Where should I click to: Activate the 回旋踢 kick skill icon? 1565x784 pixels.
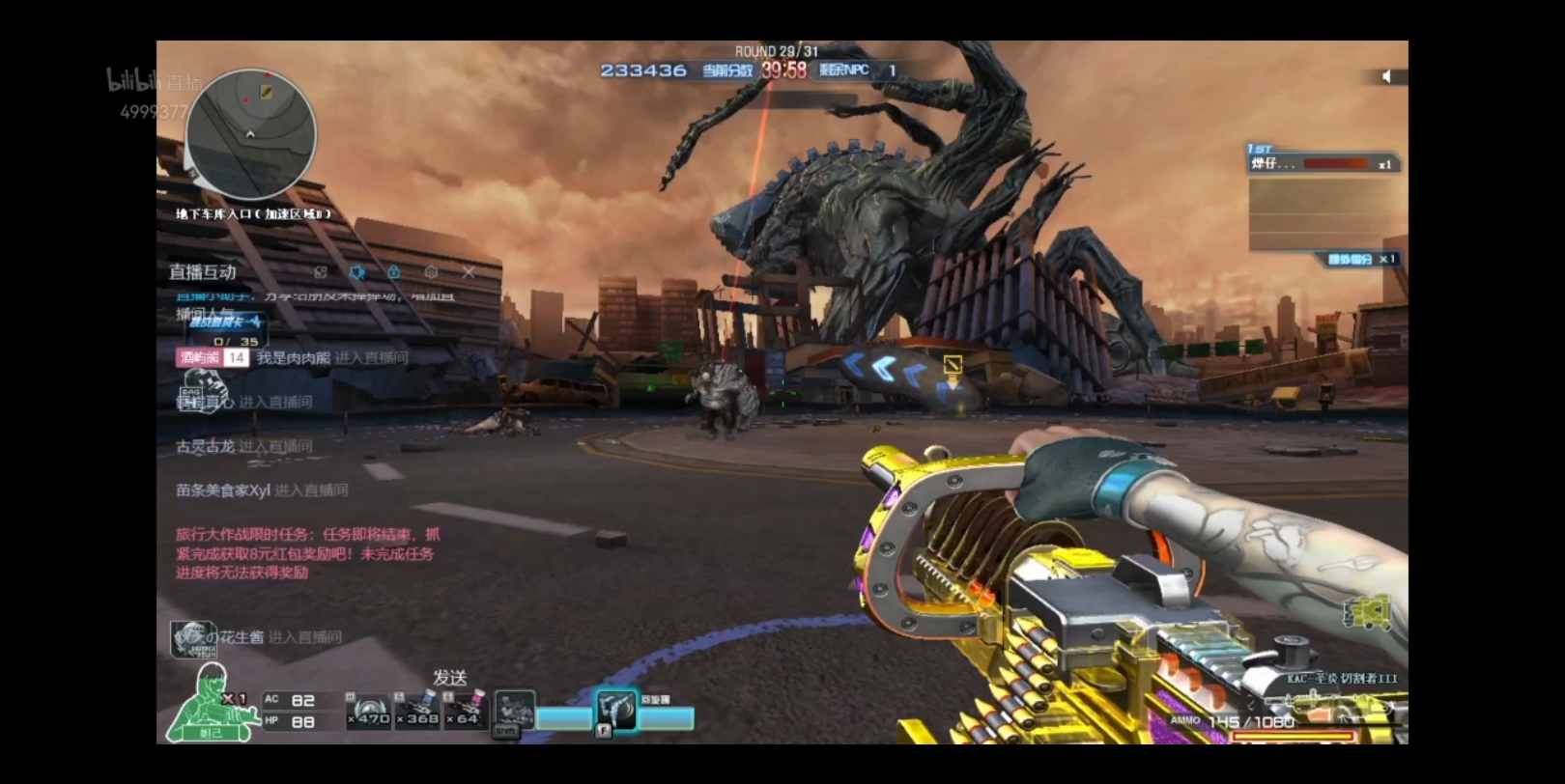(x=615, y=713)
